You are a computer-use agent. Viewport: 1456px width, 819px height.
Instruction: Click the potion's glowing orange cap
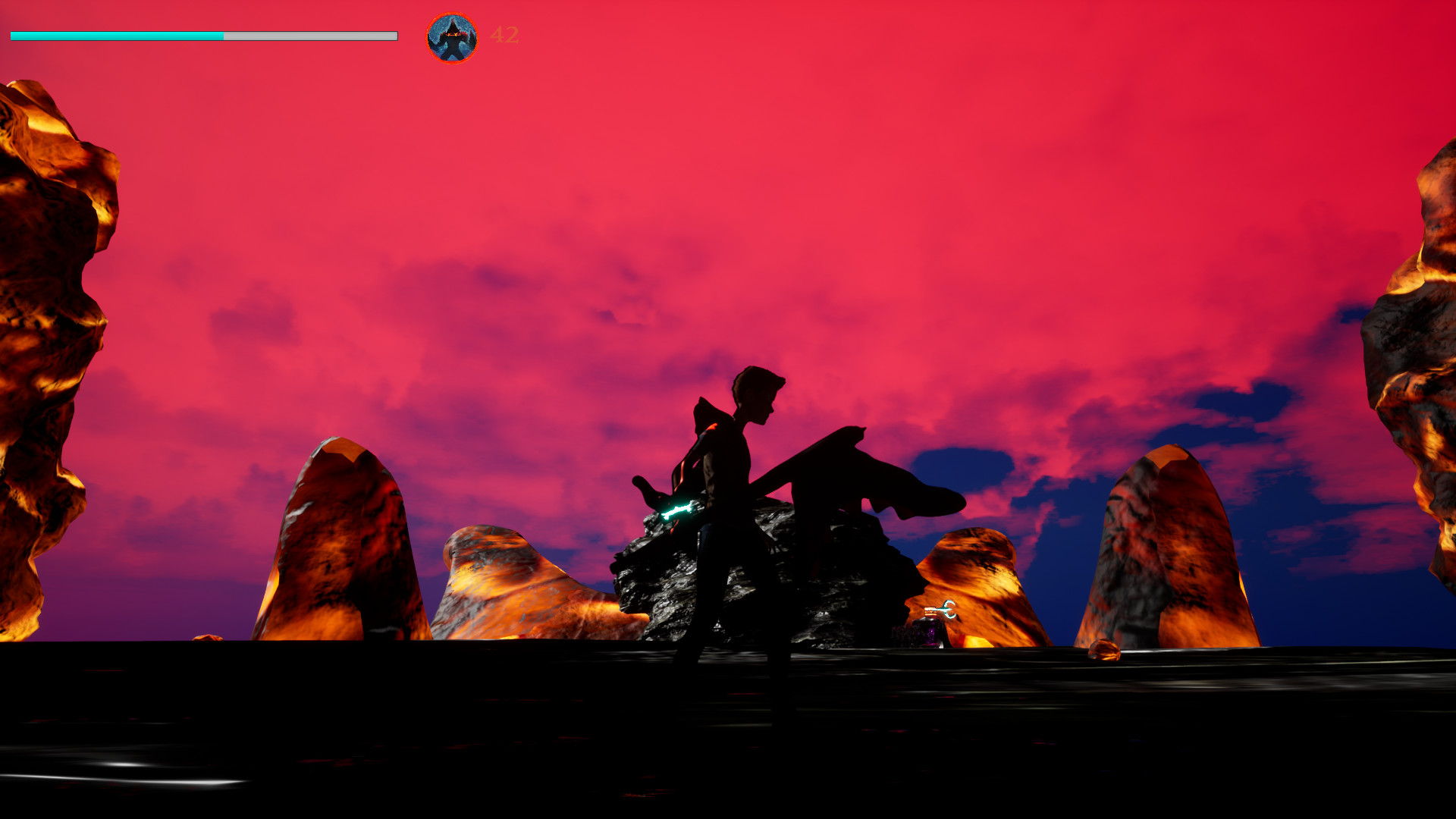point(930,611)
